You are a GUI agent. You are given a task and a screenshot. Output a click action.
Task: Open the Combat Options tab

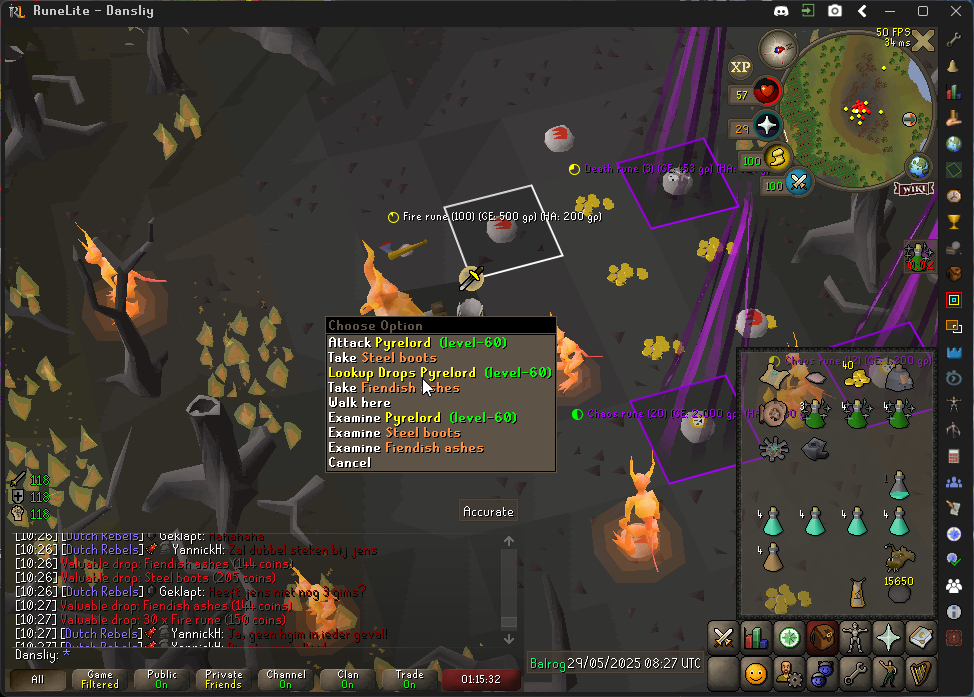click(x=724, y=636)
